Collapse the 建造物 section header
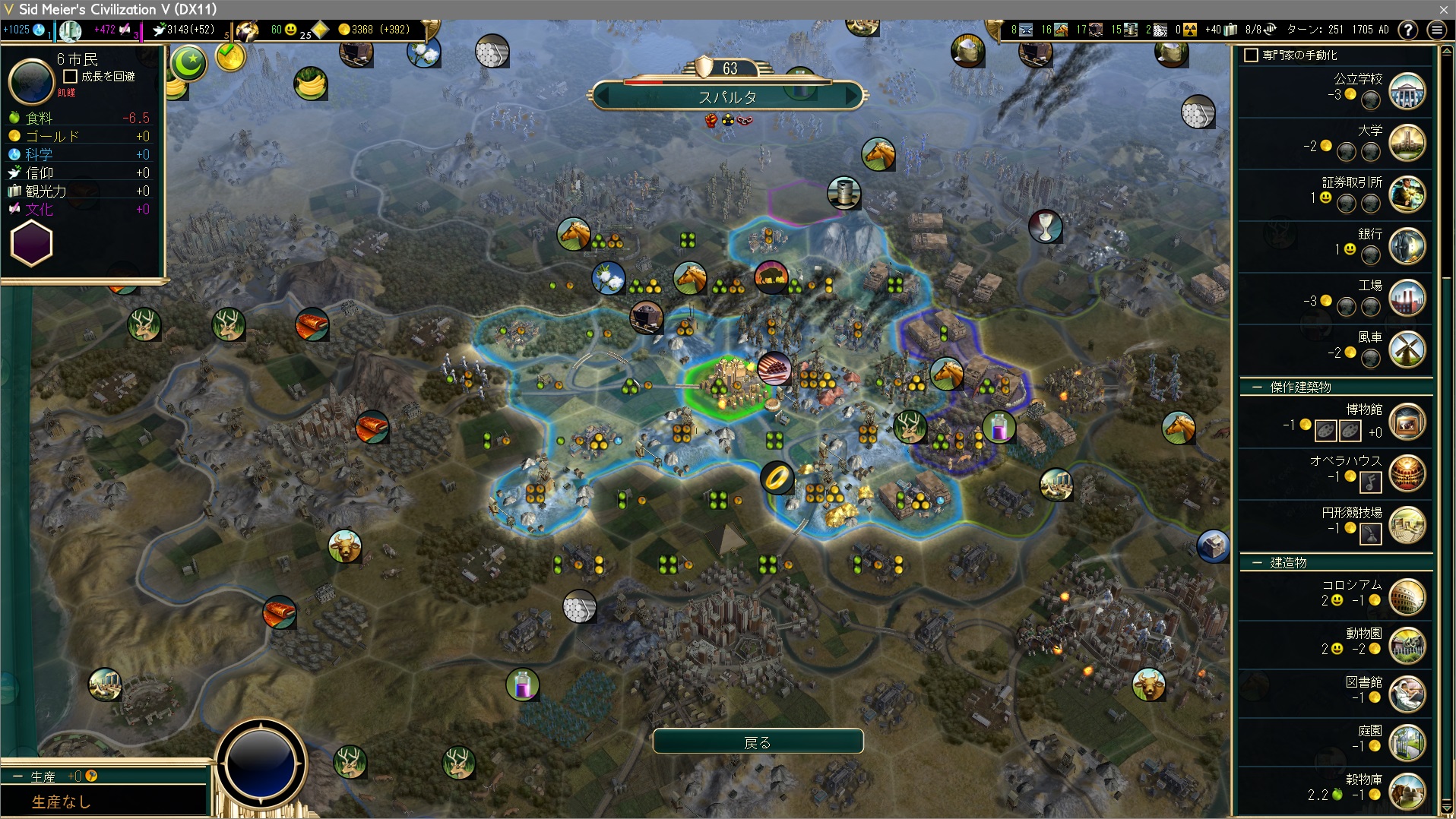 [1257, 563]
